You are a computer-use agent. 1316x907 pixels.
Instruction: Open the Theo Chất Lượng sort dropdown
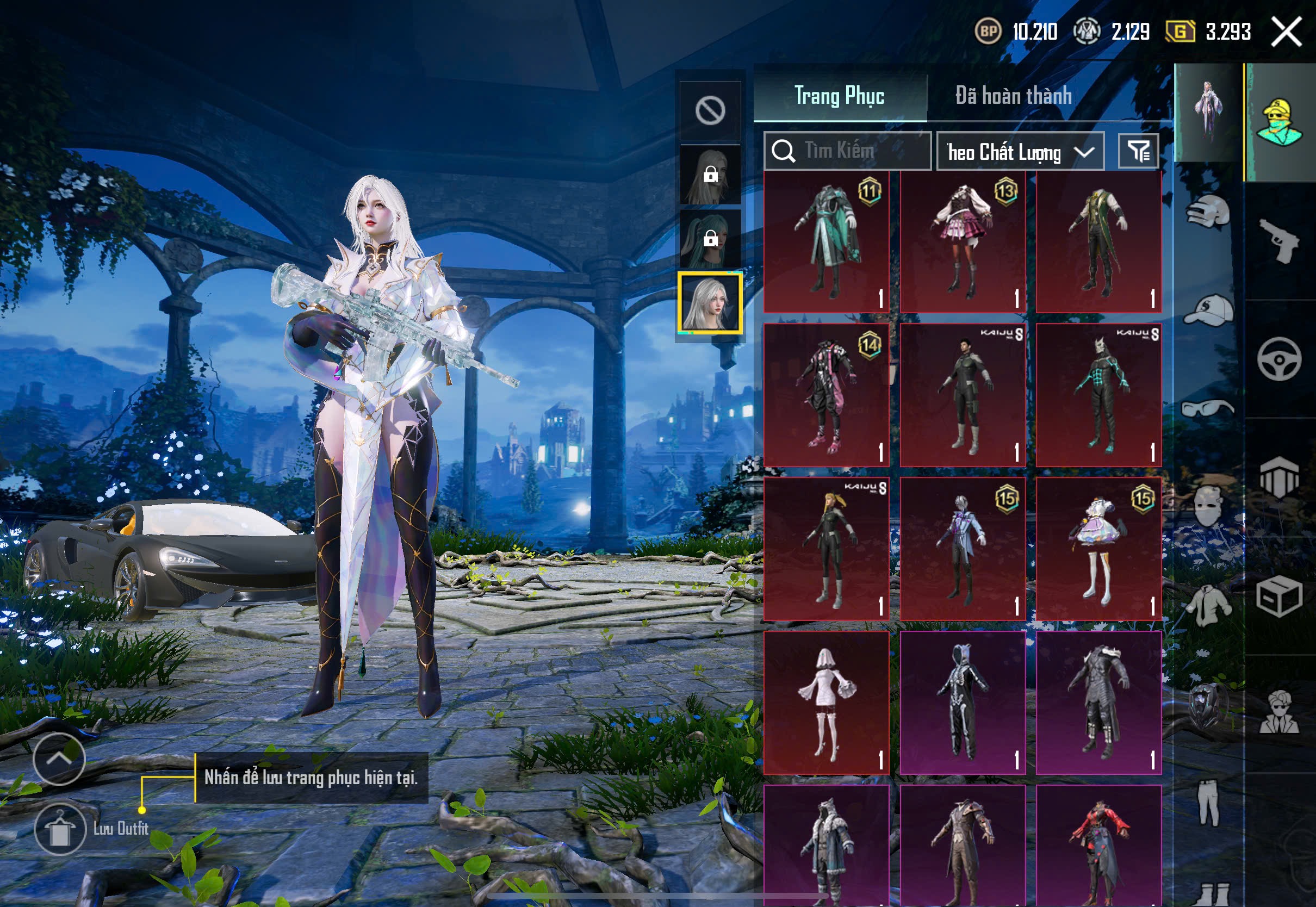pos(1020,152)
